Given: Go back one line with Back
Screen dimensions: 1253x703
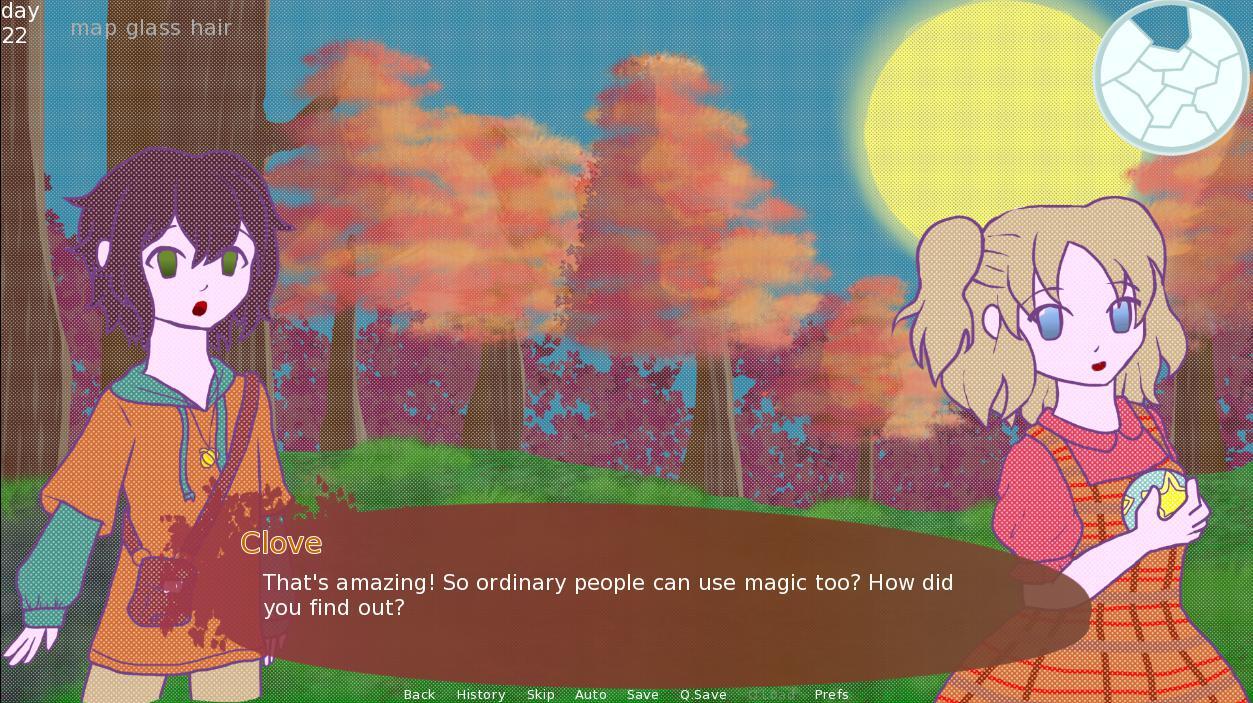Looking at the screenshot, I should (x=419, y=694).
